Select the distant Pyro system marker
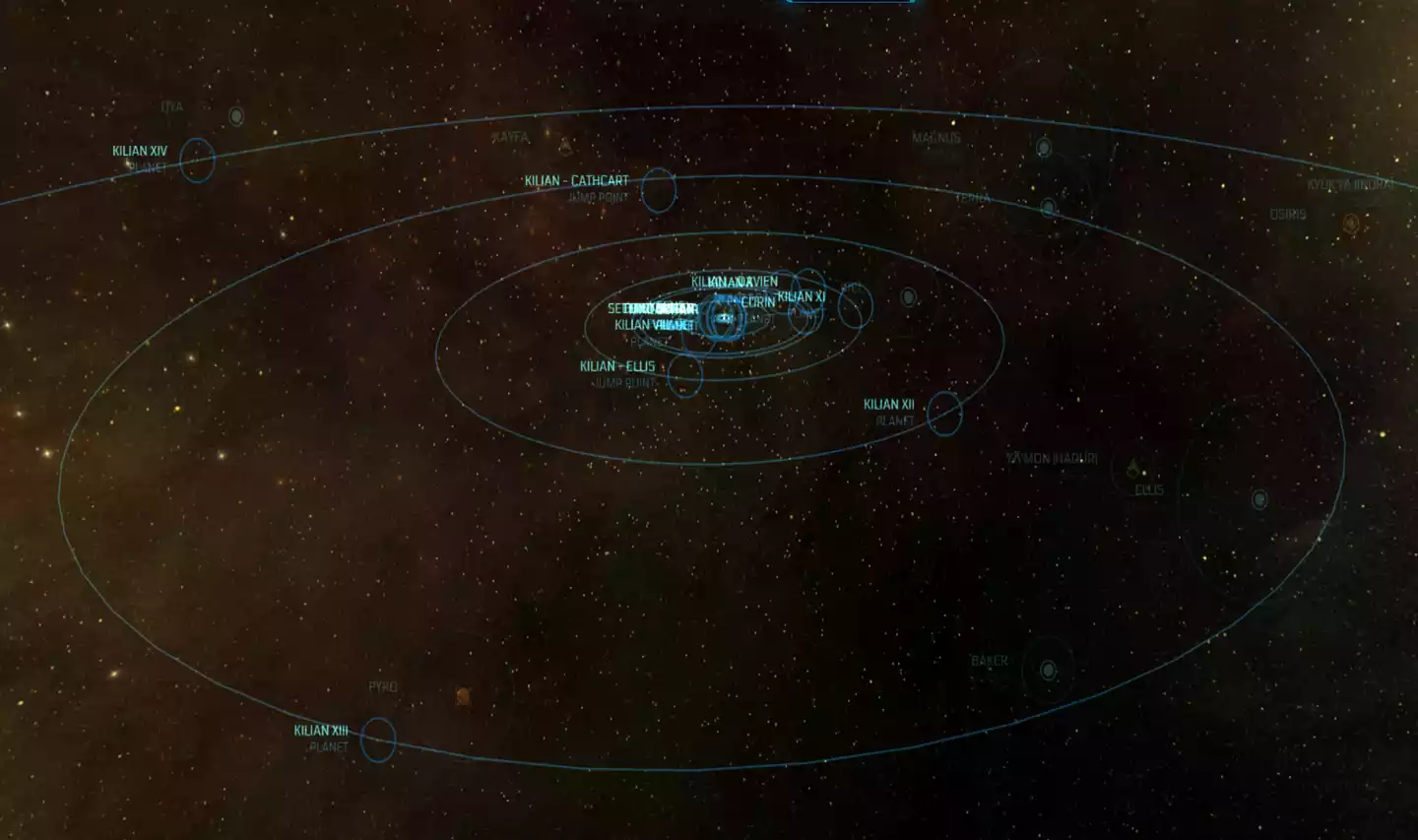 pos(463,697)
